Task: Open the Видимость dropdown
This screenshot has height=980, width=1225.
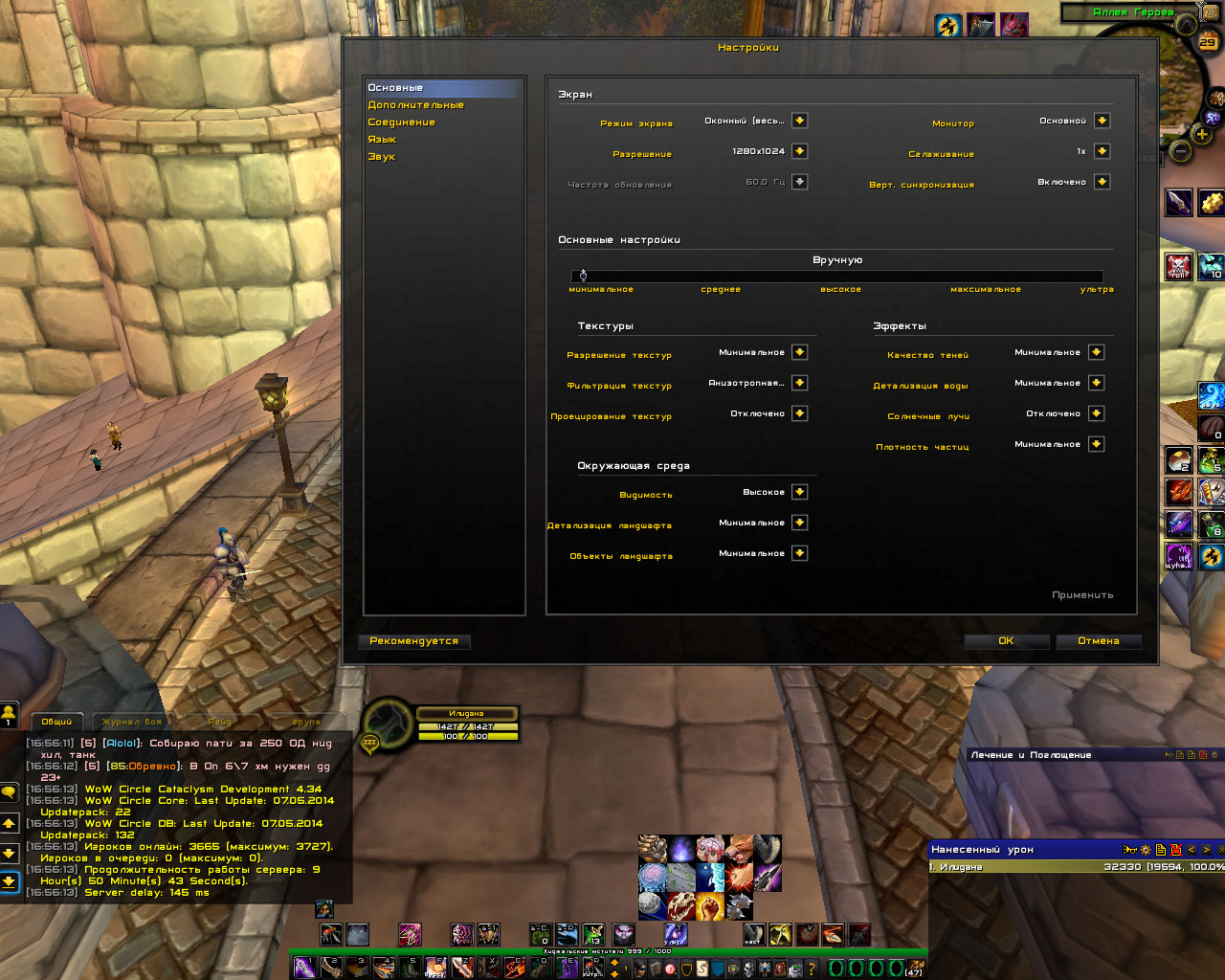Action: point(799,492)
